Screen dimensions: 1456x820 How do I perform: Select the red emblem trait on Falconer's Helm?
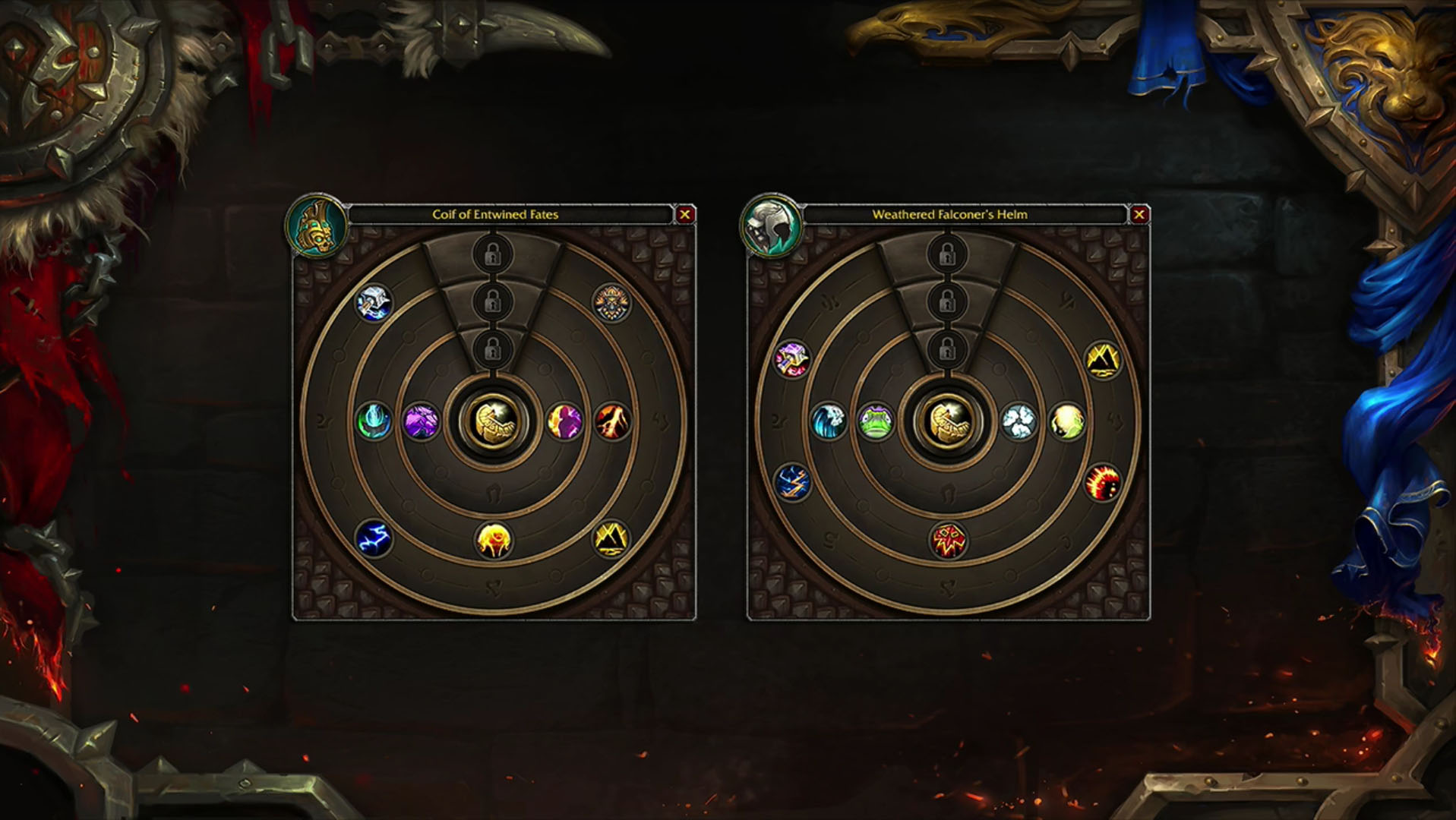click(x=948, y=541)
